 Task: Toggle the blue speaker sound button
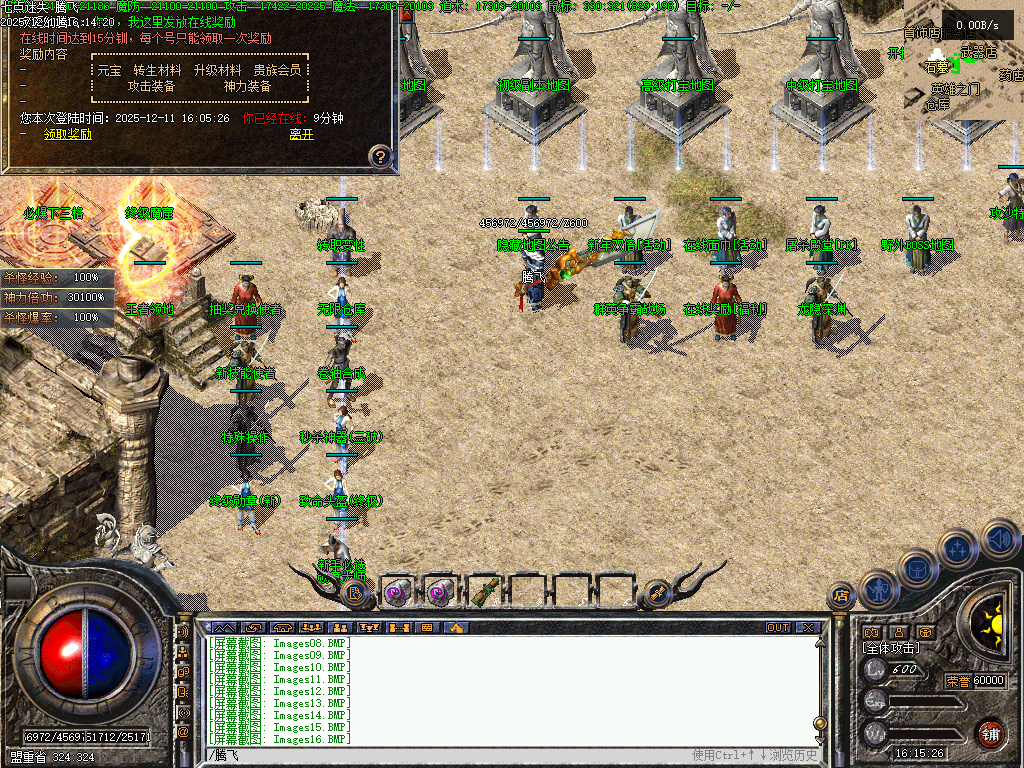click(x=998, y=539)
